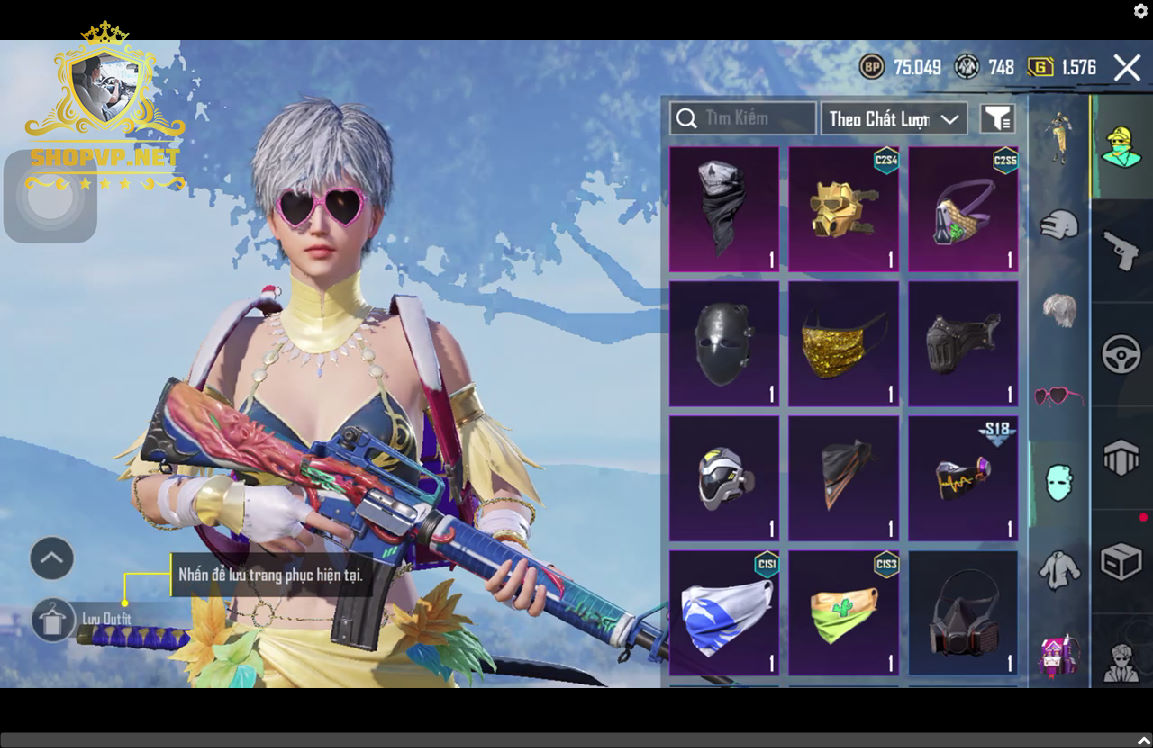This screenshot has width=1153, height=748.
Task: Select the heart sunglasses category
Action: (1059, 396)
